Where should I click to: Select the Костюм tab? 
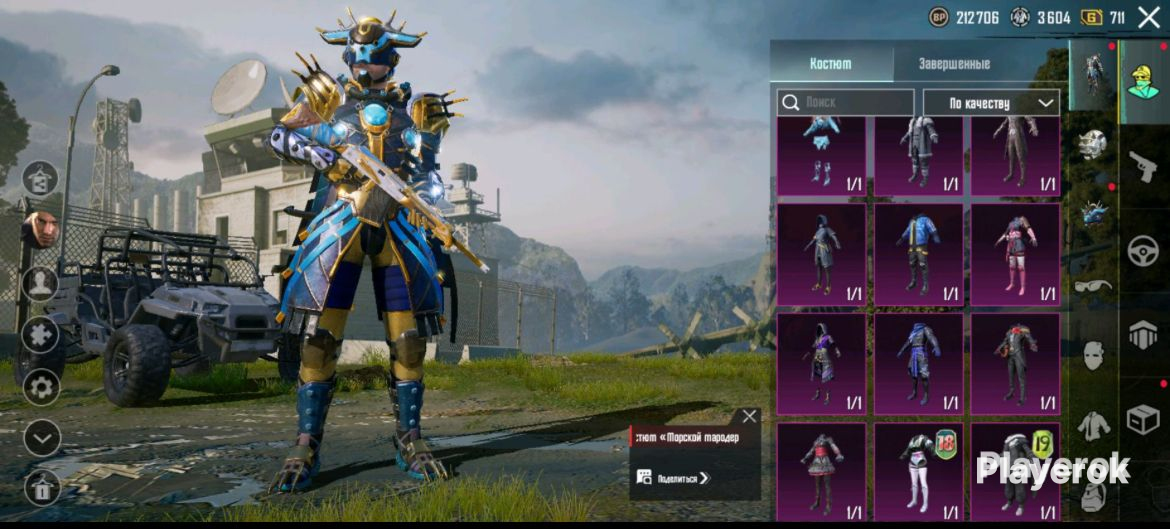click(x=830, y=64)
